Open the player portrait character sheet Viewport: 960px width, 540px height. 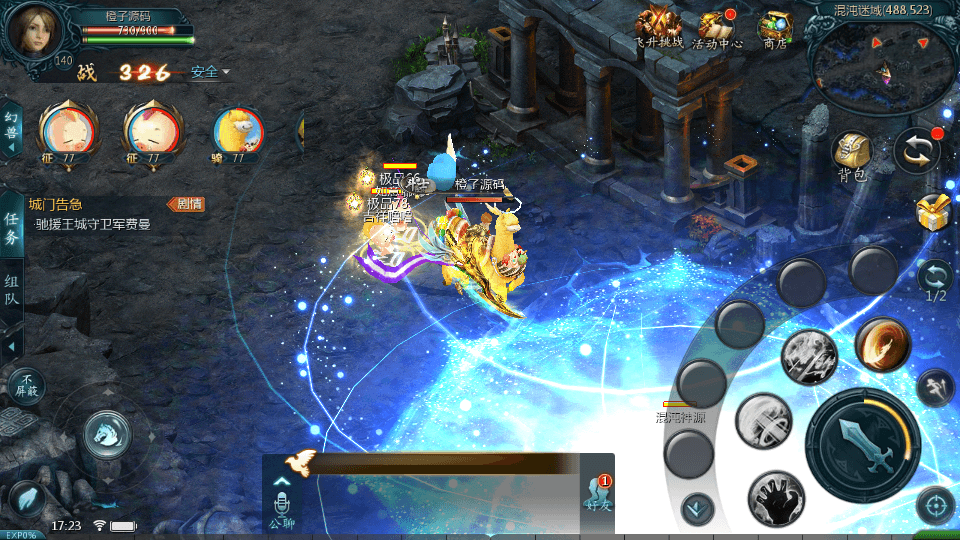(x=33, y=32)
